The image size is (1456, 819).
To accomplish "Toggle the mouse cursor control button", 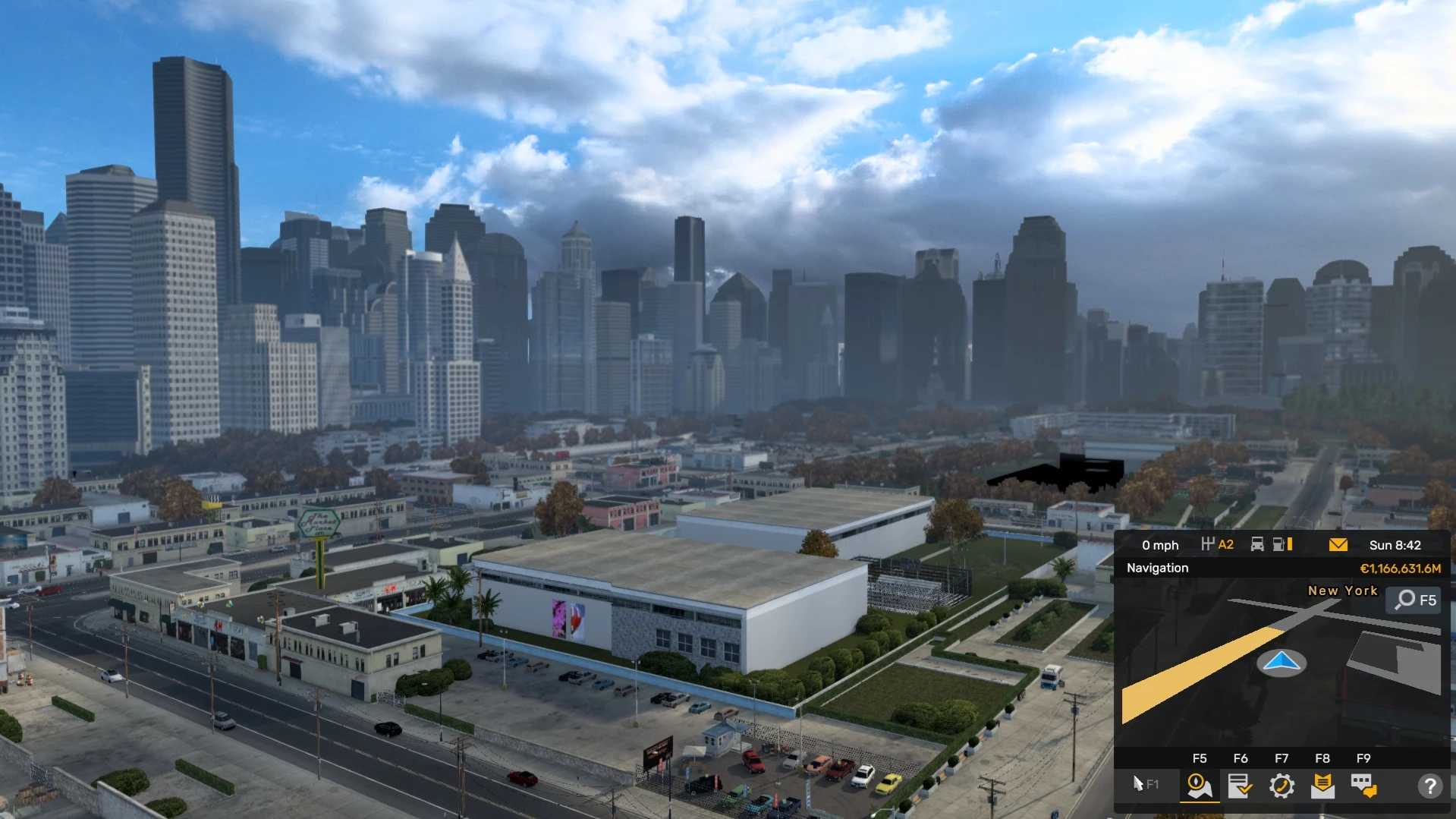I will [x=1145, y=785].
